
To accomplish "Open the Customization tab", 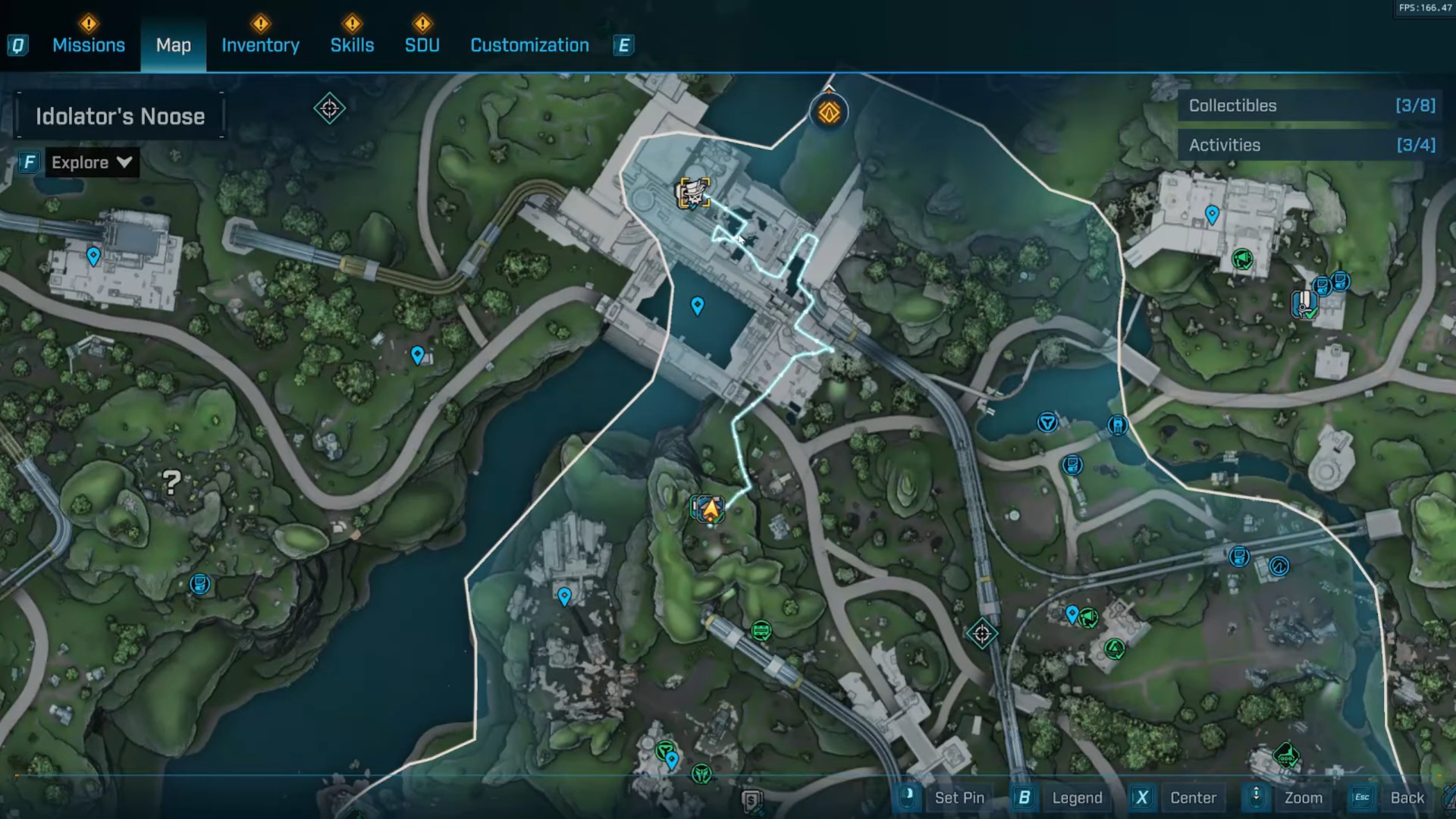I will click(529, 45).
